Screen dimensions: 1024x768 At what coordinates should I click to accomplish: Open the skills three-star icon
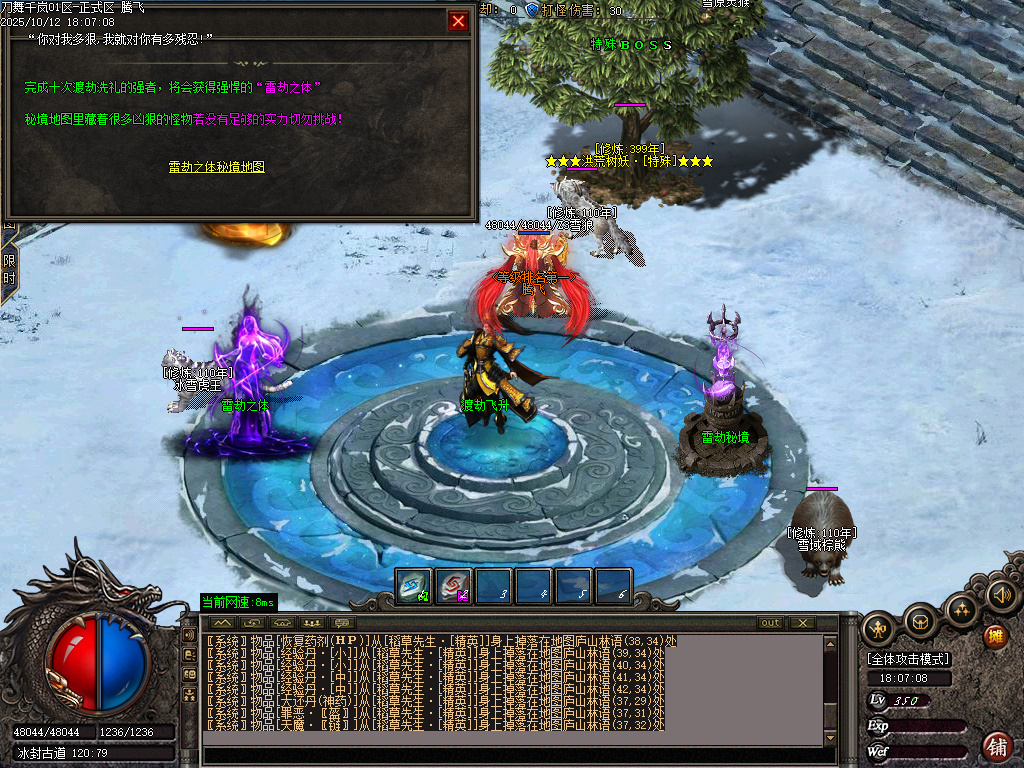pos(961,609)
